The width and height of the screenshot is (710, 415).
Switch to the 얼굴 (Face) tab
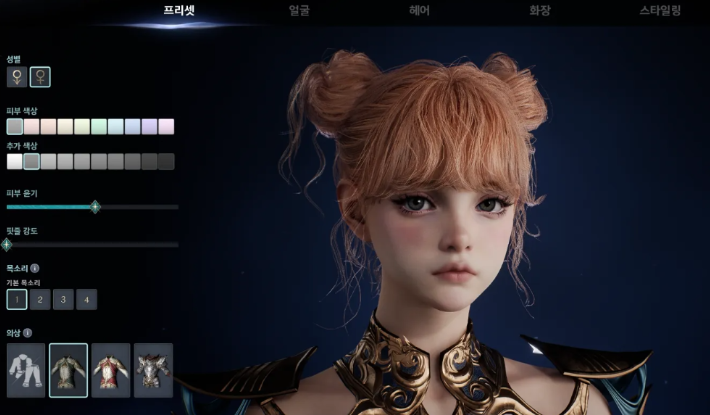pyautogui.click(x=298, y=11)
